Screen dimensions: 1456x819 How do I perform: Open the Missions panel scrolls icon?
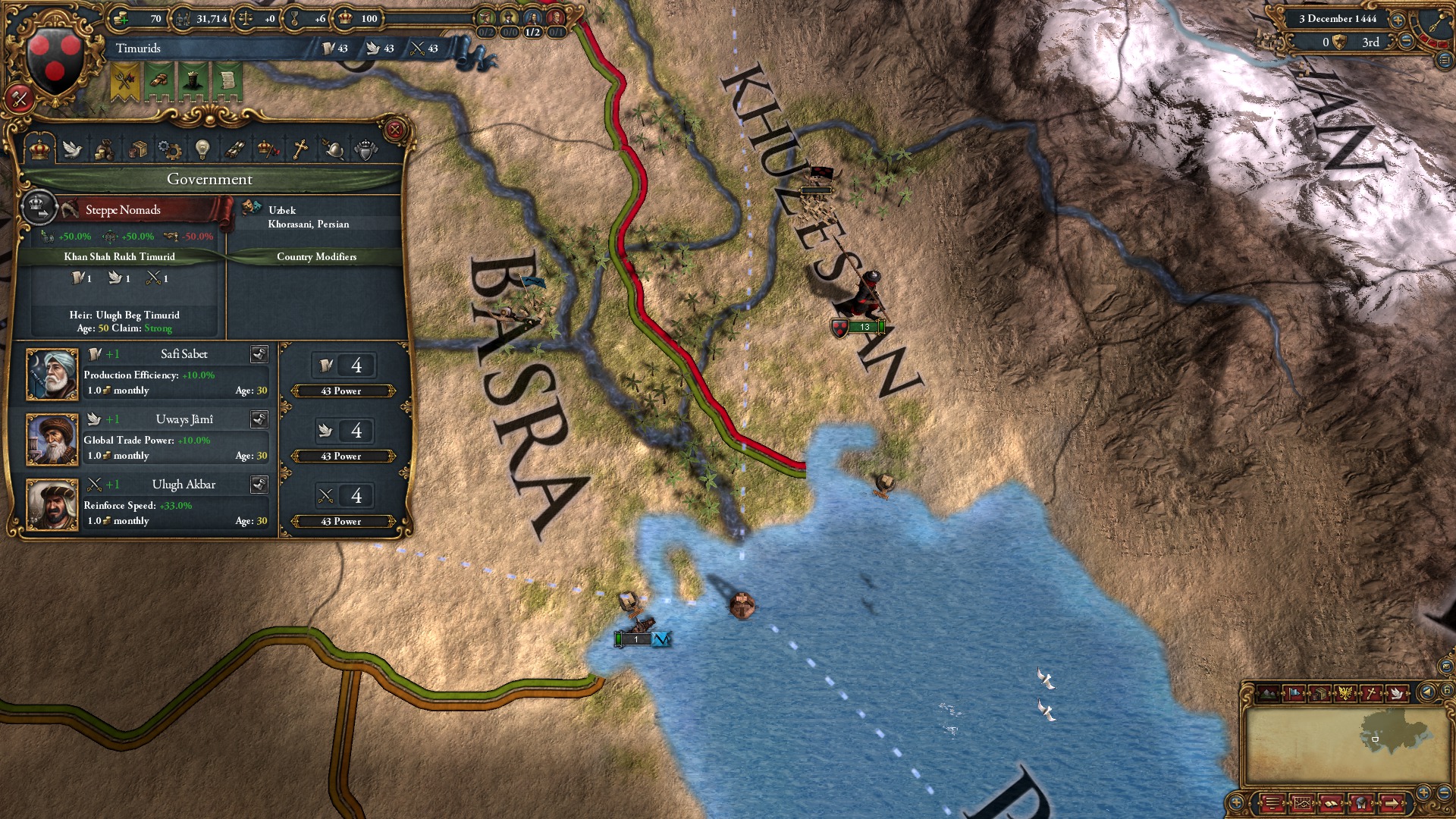click(236, 149)
